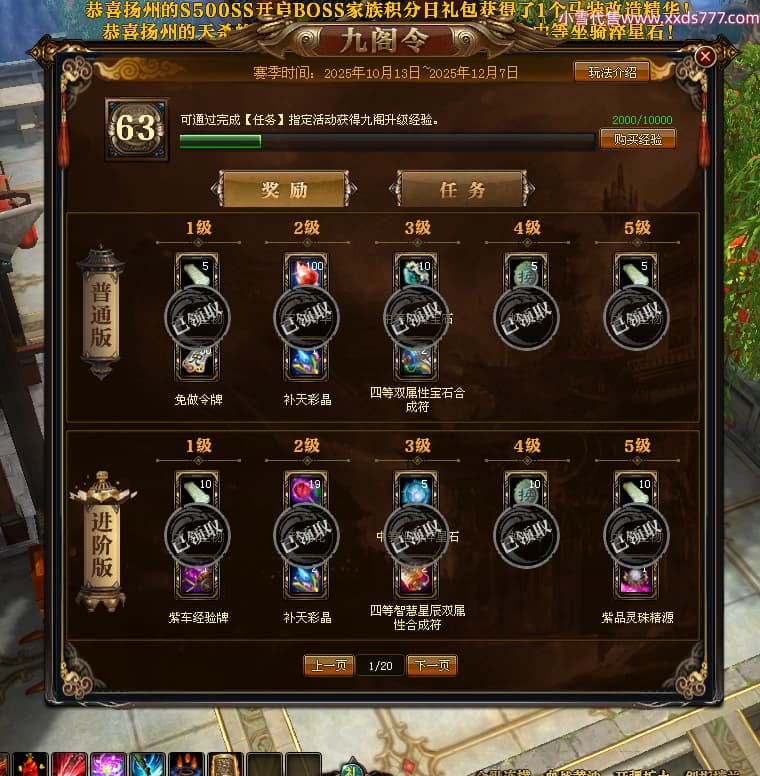Click the 购买经验 buy experience button
Screen dimensions: 760x776
coord(637,139)
